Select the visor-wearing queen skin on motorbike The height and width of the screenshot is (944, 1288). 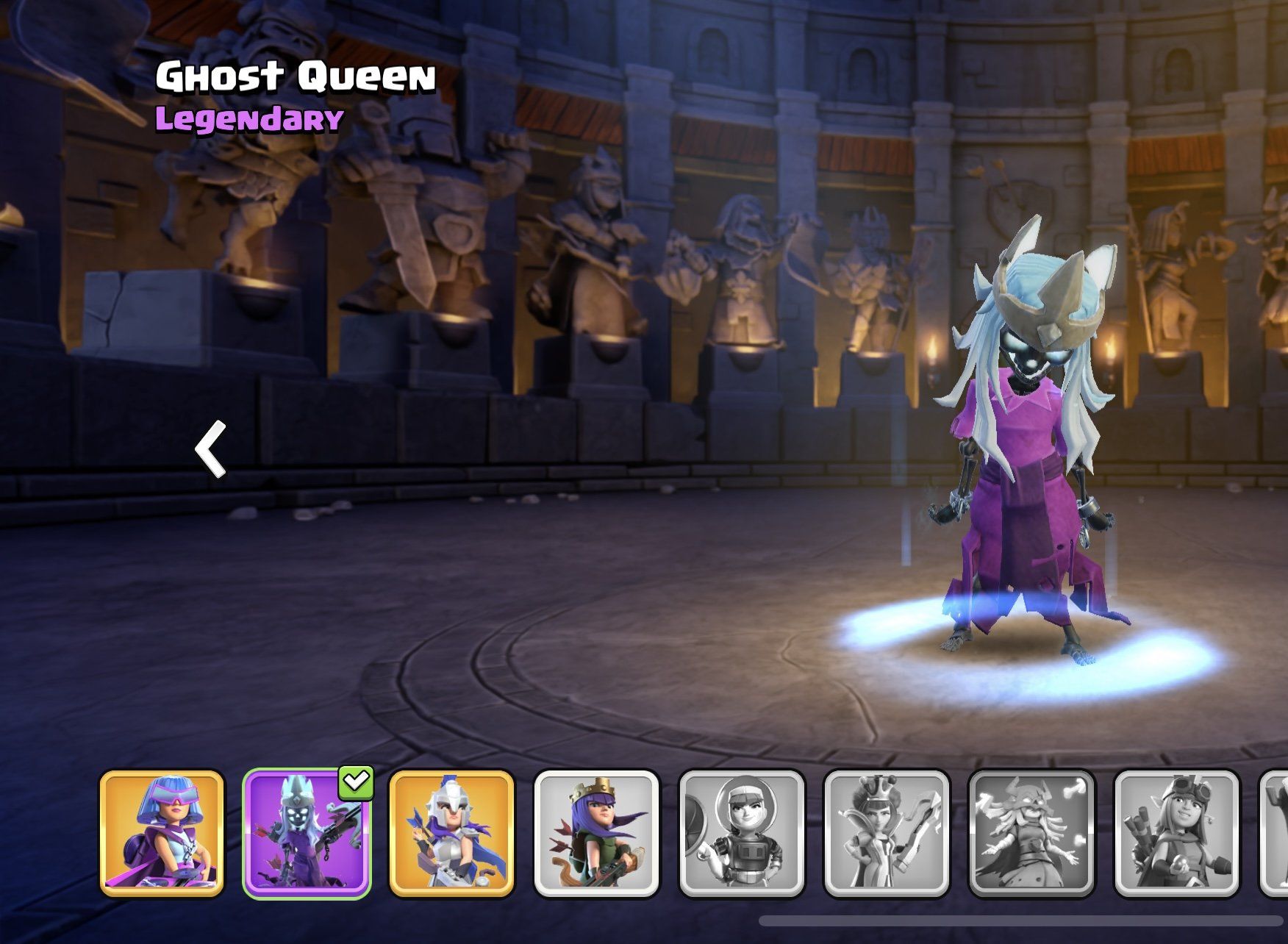(162, 833)
